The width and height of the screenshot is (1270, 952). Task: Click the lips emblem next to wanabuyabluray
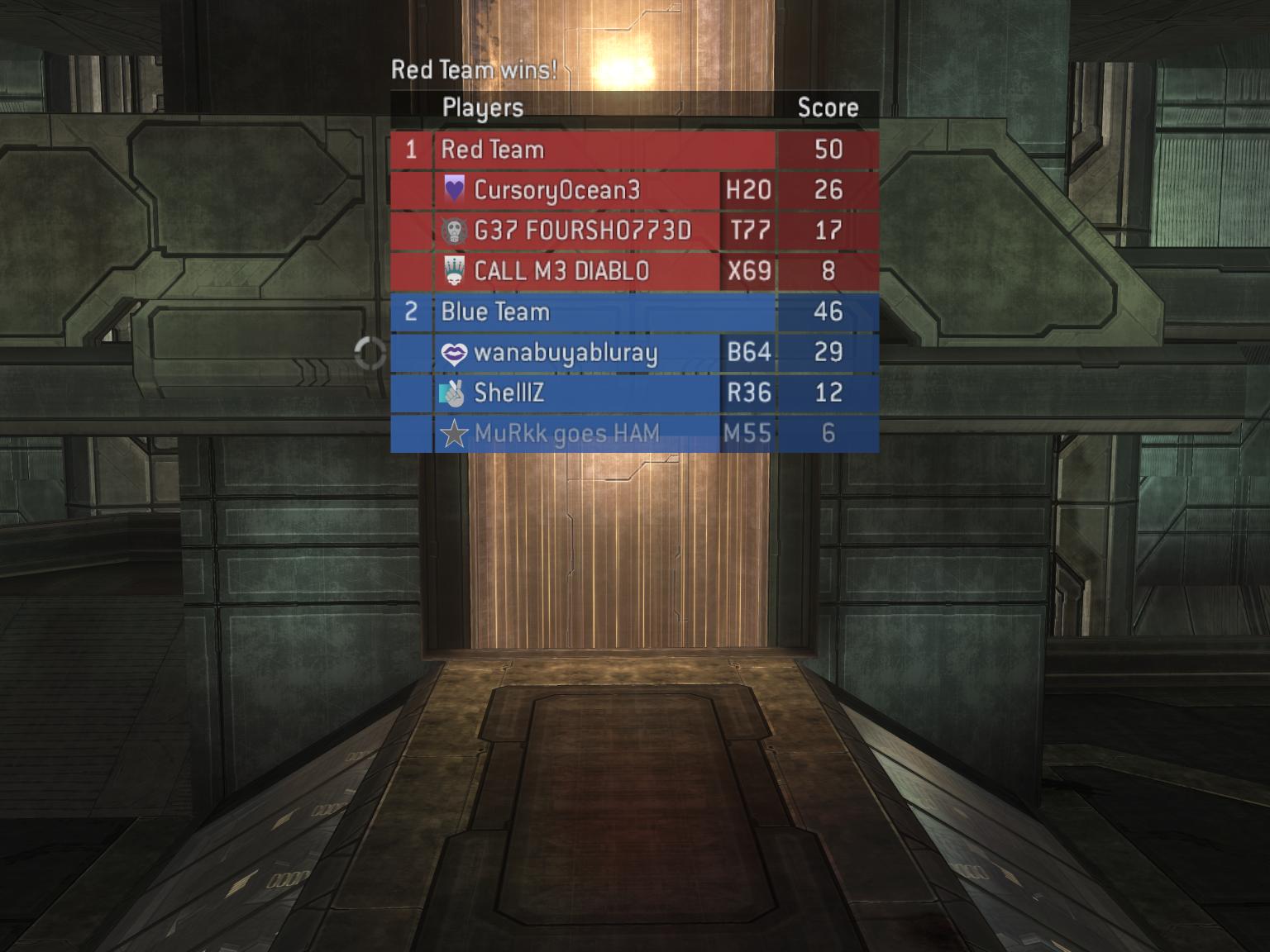click(x=455, y=353)
